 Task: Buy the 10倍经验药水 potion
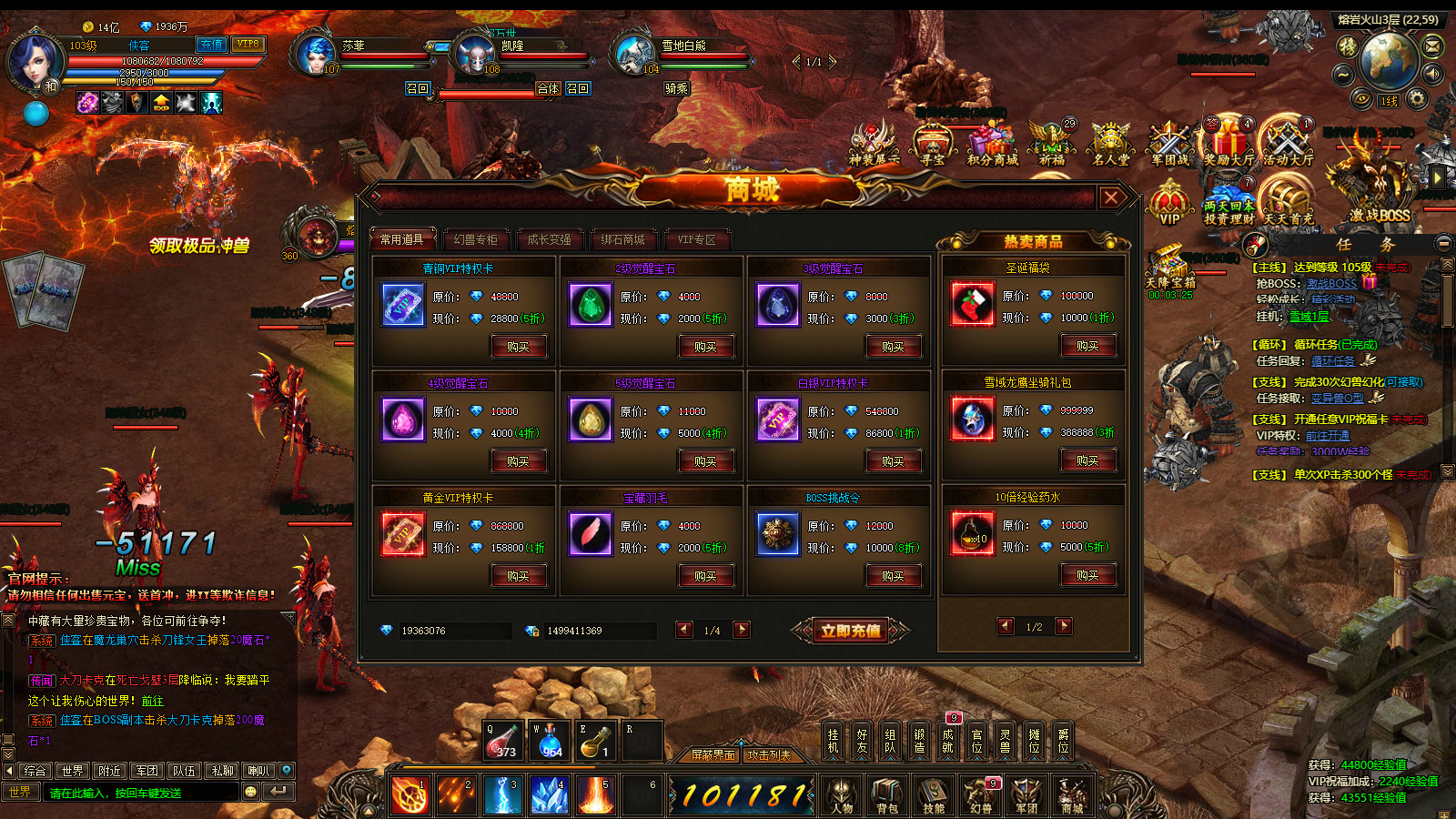point(1087,575)
